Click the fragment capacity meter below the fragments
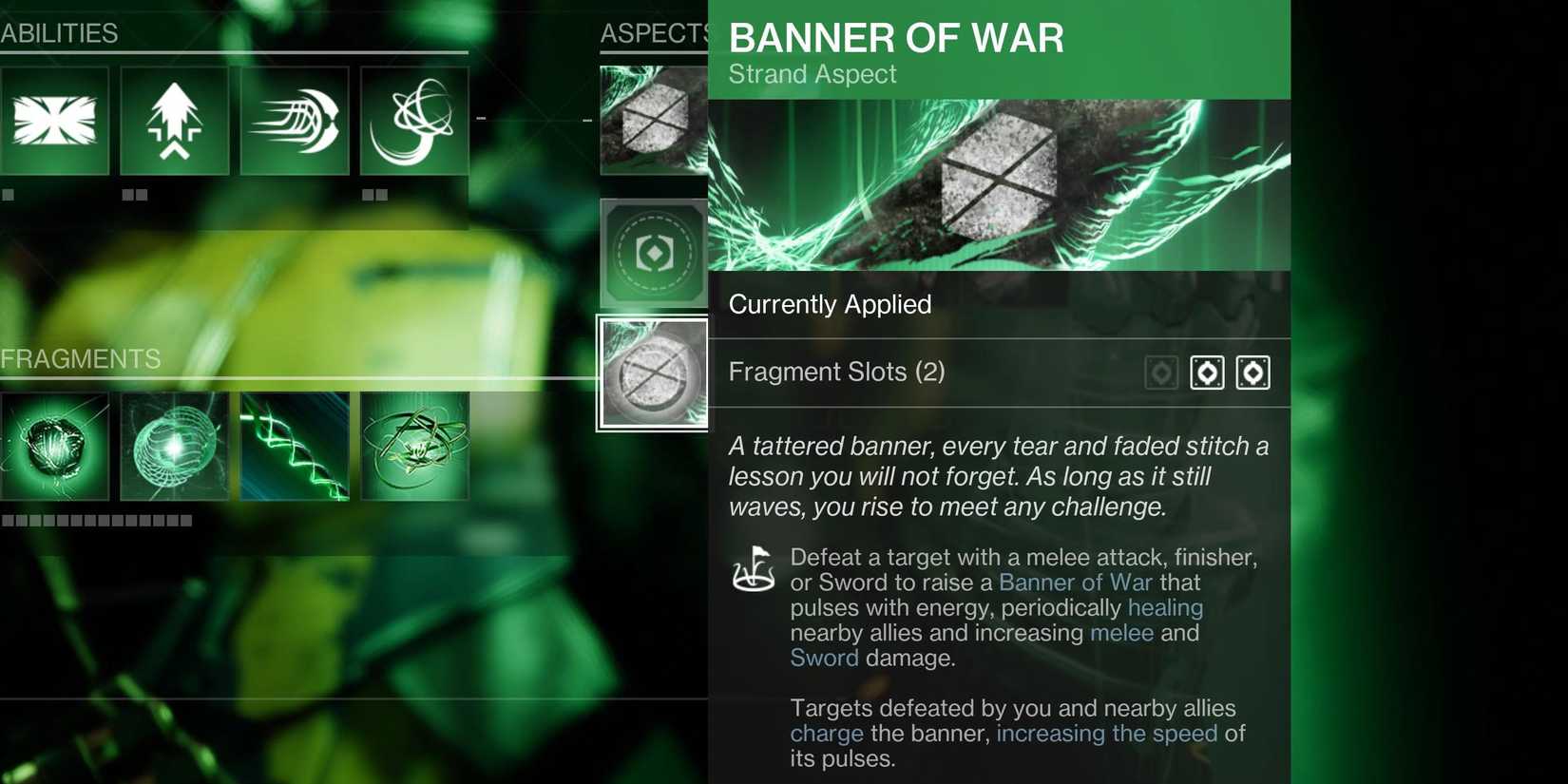The width and height of the screenshot is (1568, 784). [95, 520]
